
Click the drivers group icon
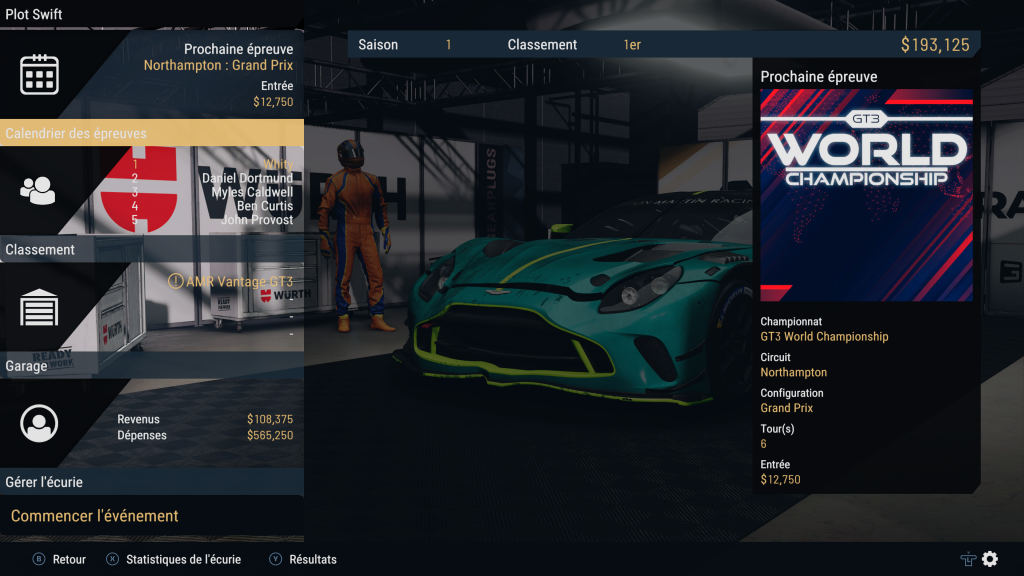(x=39, y=190)
